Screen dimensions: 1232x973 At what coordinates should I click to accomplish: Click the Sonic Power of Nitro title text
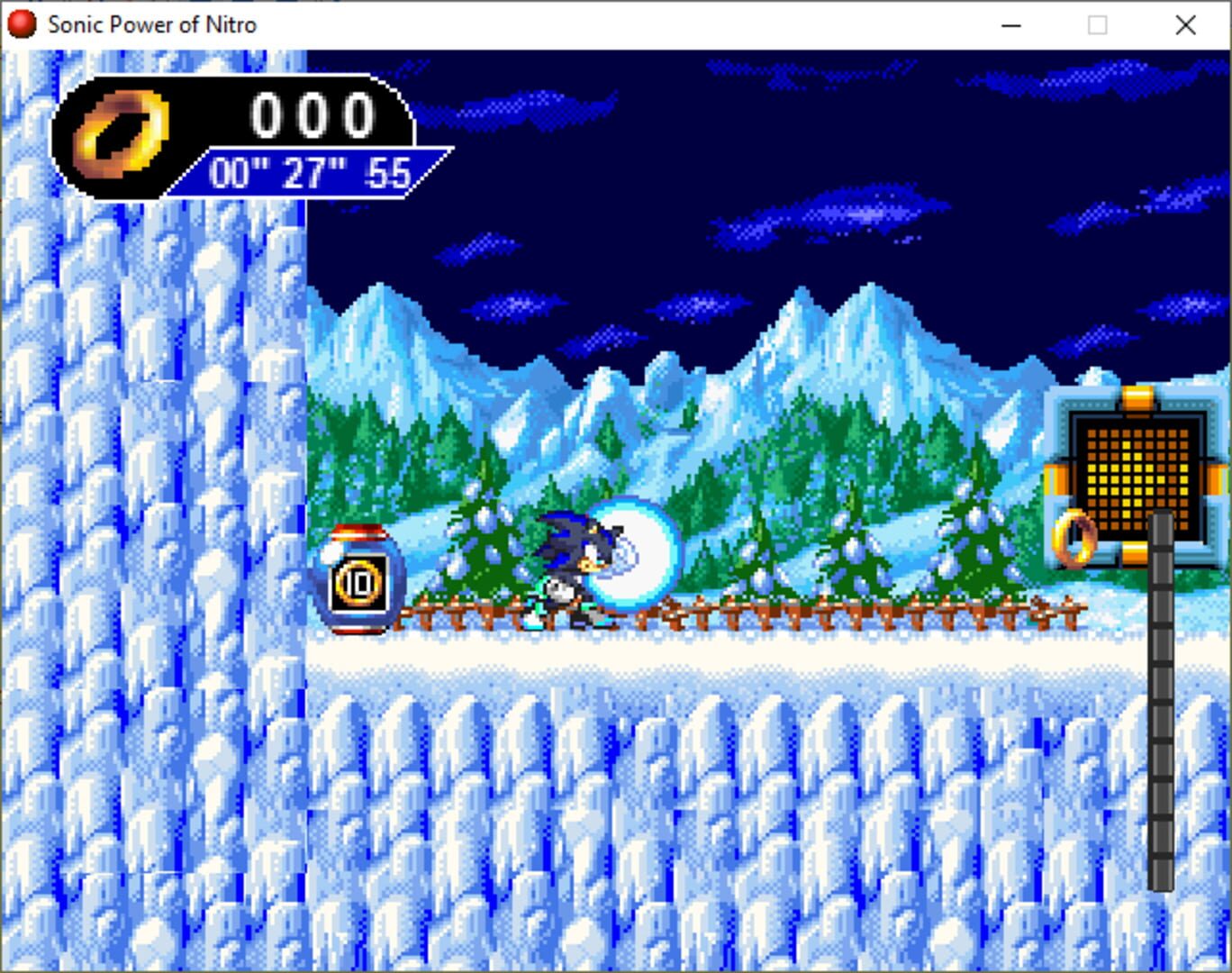coord(153,25)
